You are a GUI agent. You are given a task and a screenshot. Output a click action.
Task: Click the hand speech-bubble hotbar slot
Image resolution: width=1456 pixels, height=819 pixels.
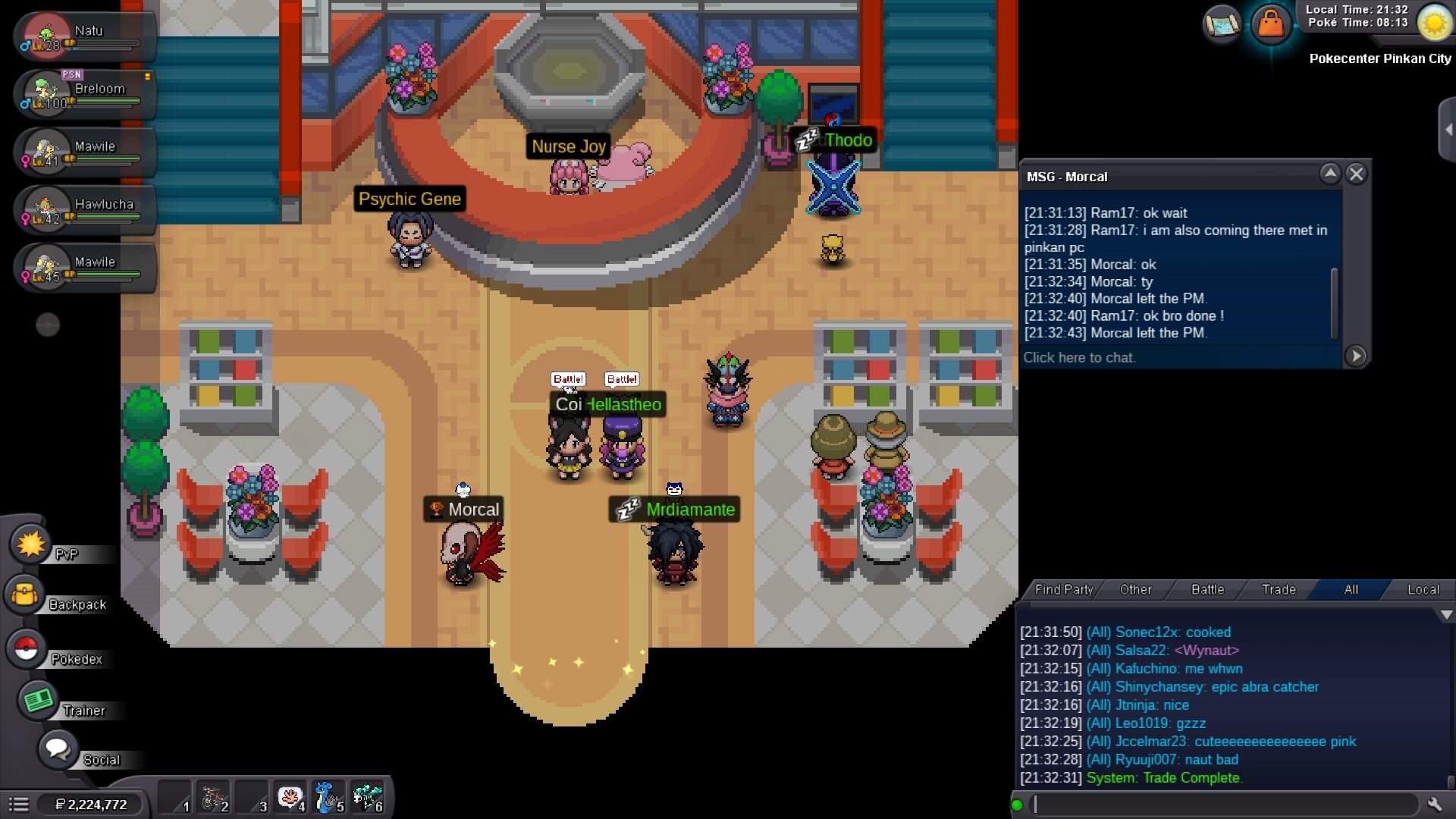[290, 799]
